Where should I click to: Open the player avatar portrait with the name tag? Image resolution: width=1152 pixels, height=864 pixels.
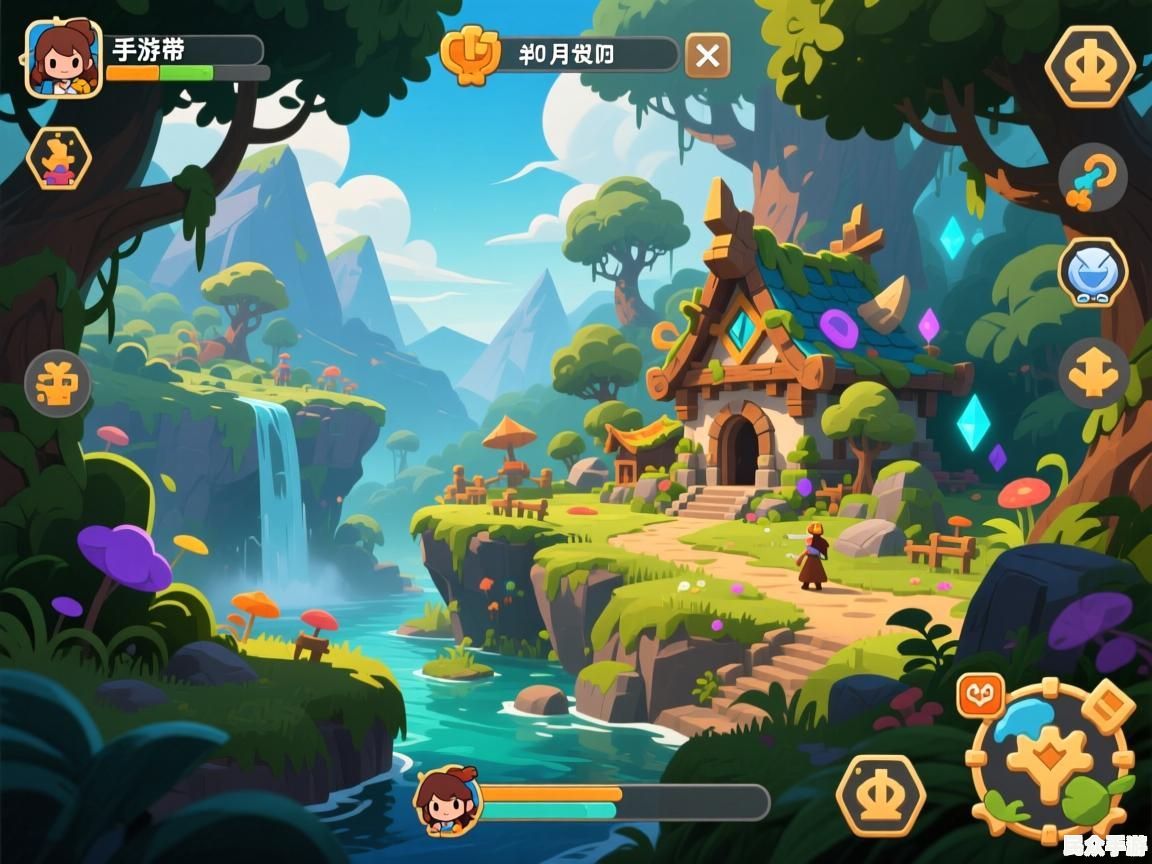[63, 59]
